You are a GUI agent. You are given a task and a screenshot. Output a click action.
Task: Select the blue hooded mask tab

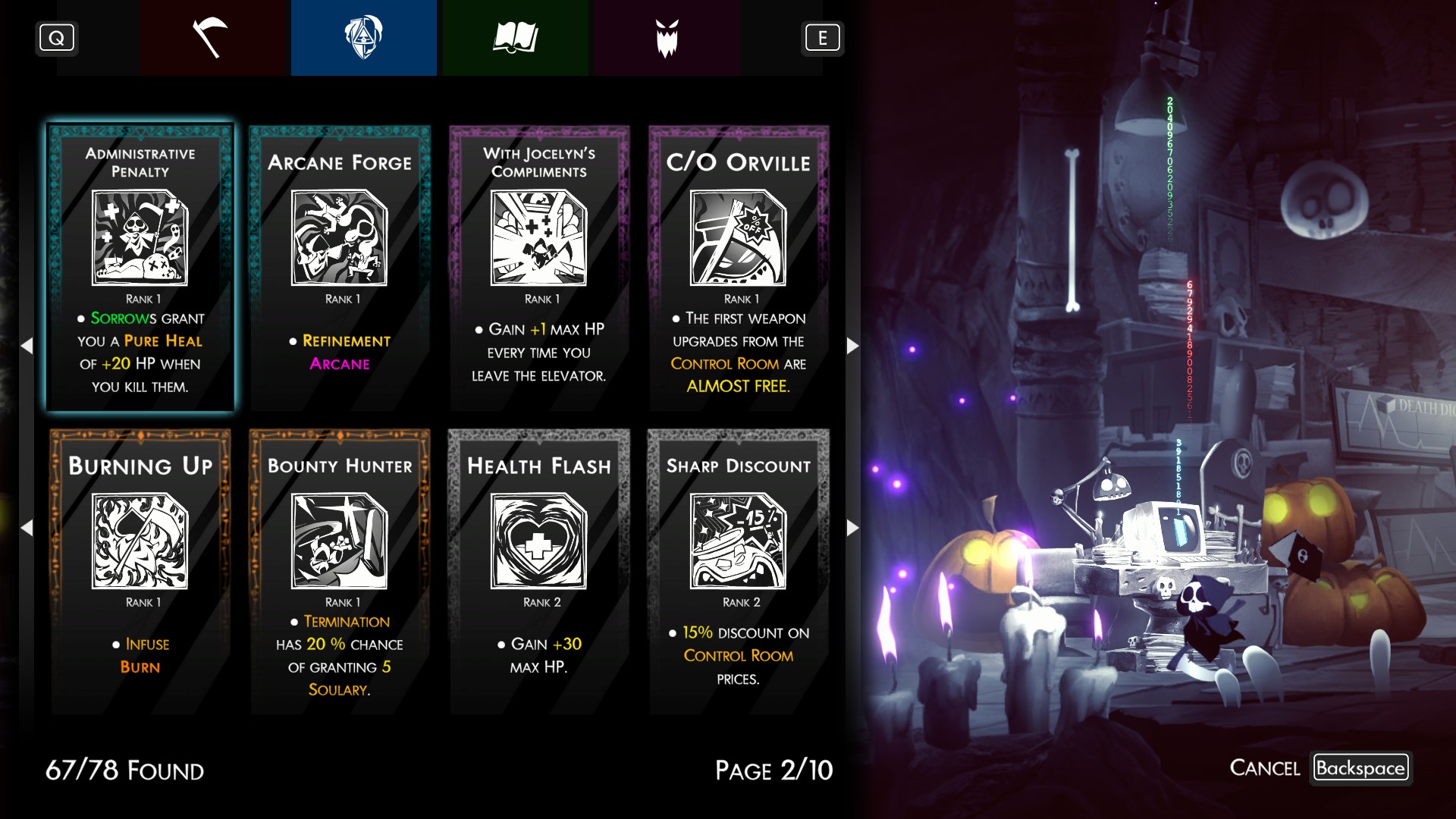(x=363, y=38)
